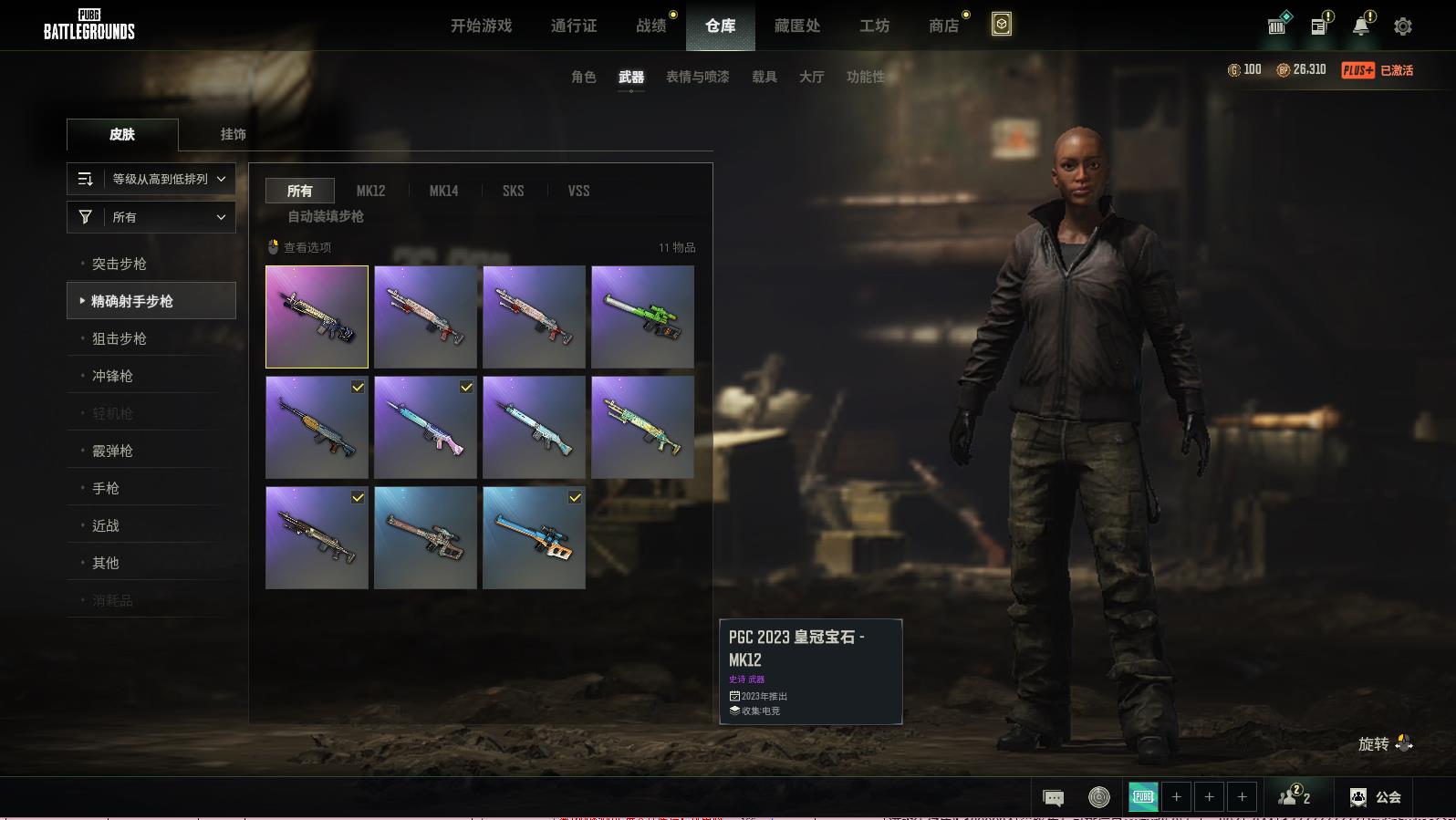
Task: Open the 等级从高到低排列 sort dropdown
Action: (x=151, y=179)
